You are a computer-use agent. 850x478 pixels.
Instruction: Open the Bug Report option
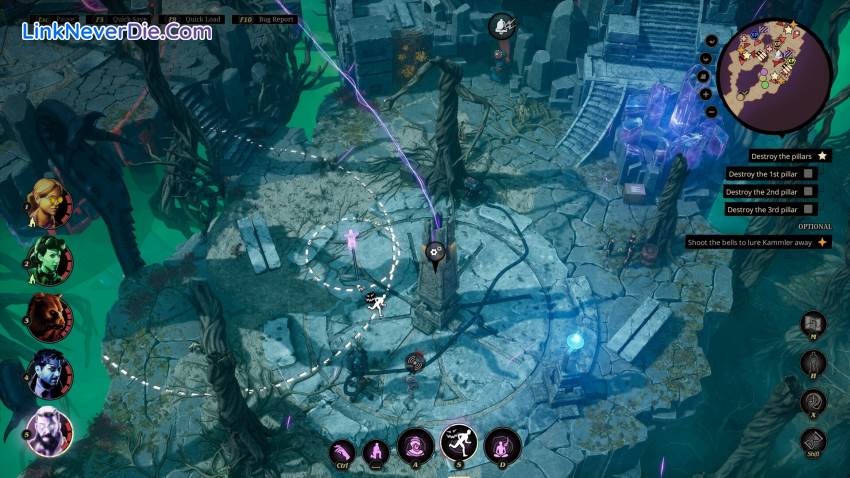pos(272,18)
